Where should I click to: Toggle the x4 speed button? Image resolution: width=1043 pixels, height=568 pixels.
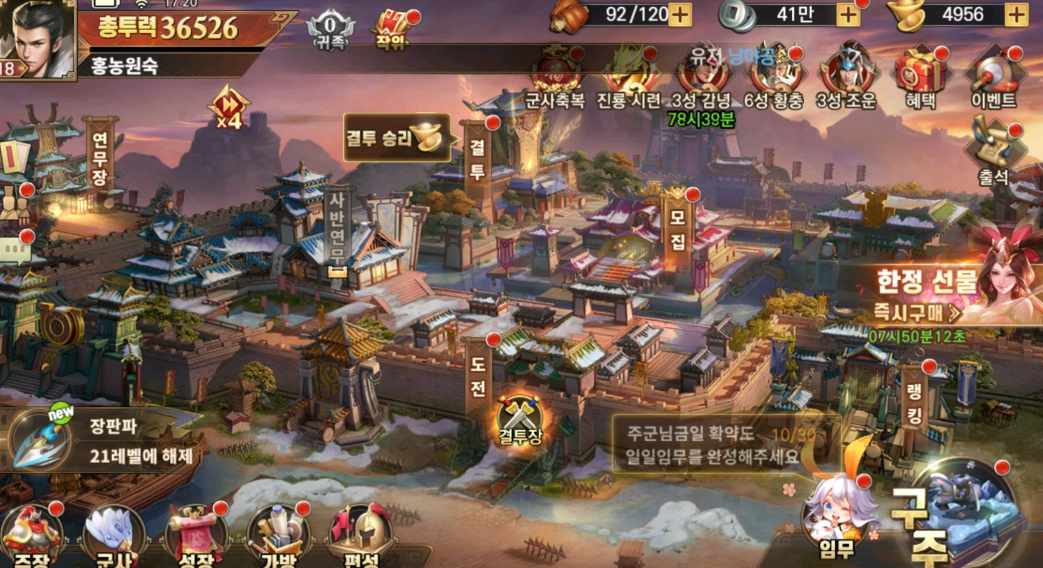click(226, 106)
